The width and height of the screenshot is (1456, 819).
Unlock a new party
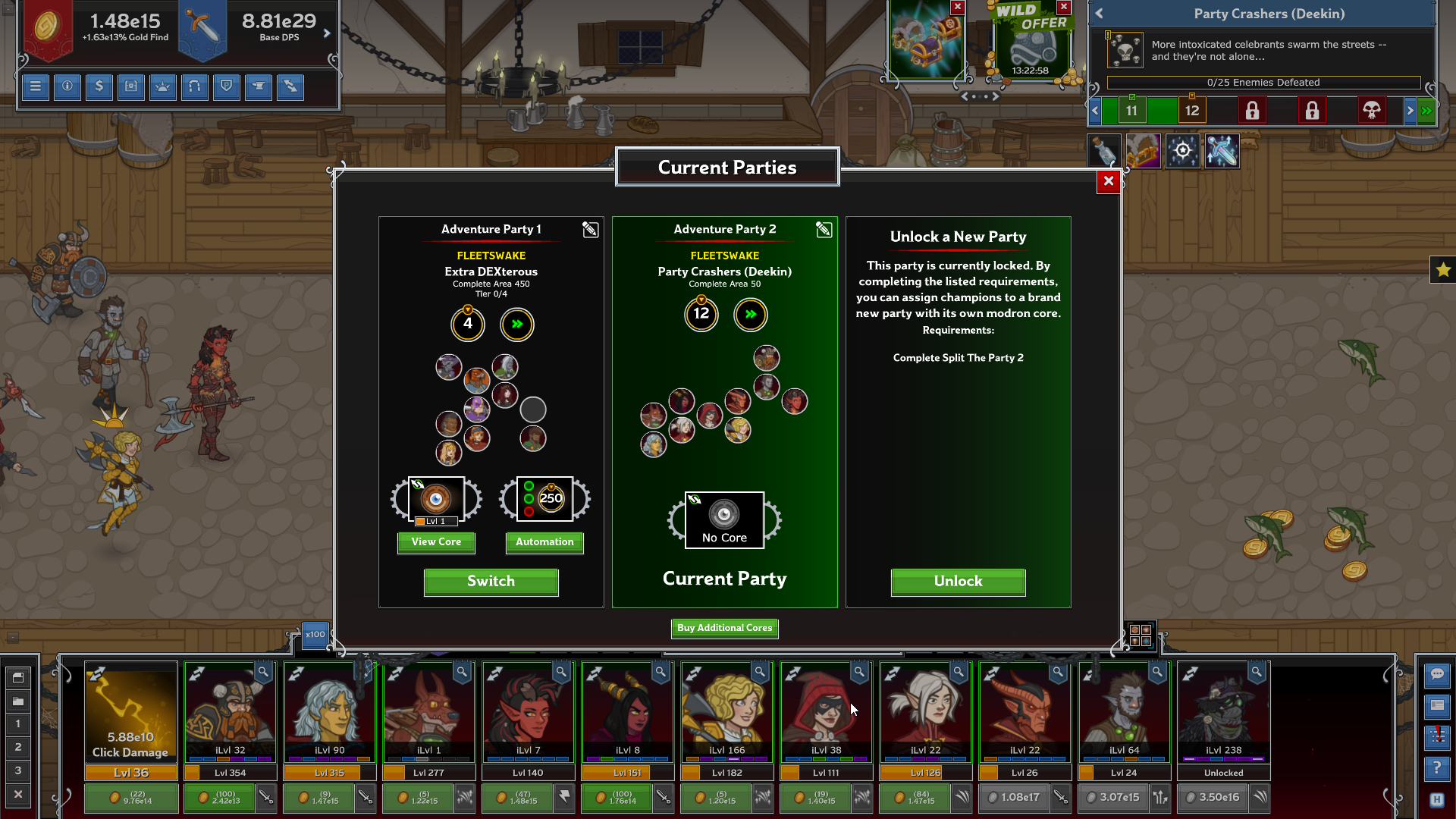pyautogui.click(x=958, y=582)
